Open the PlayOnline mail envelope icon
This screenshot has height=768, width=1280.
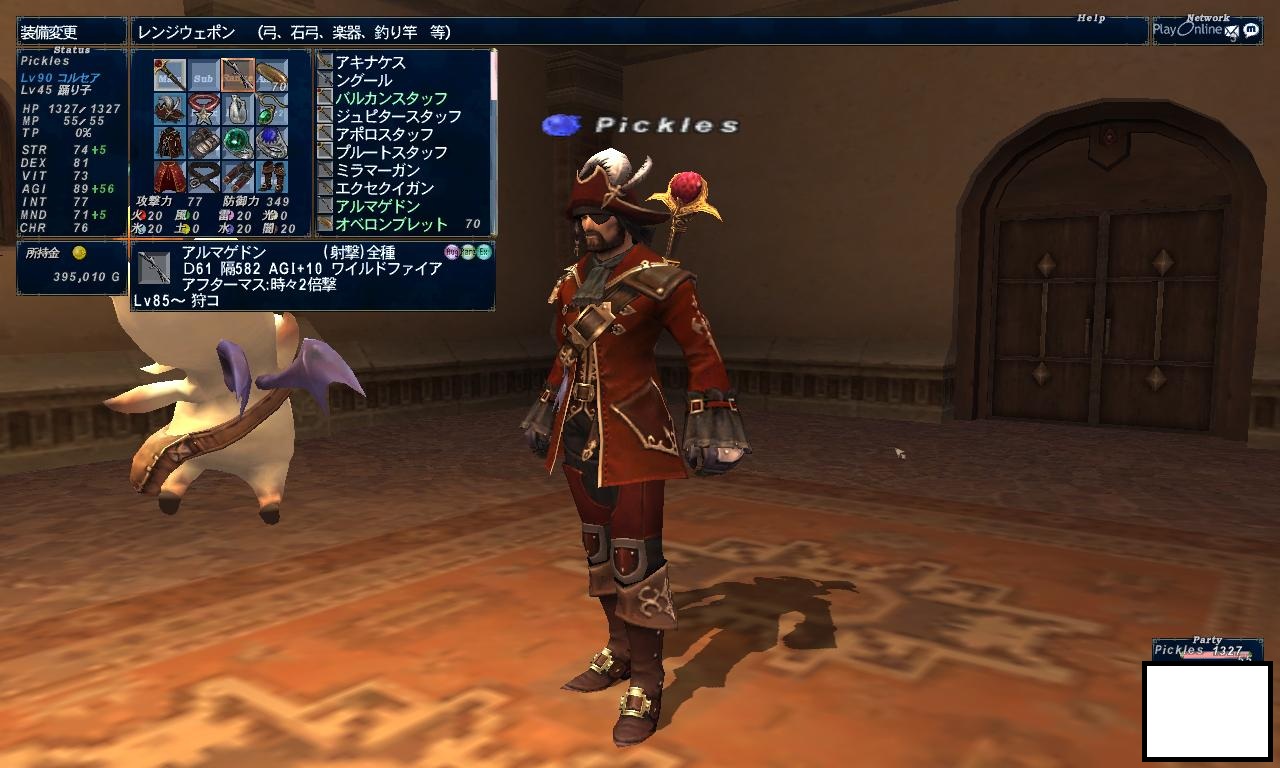[1232, 31]
